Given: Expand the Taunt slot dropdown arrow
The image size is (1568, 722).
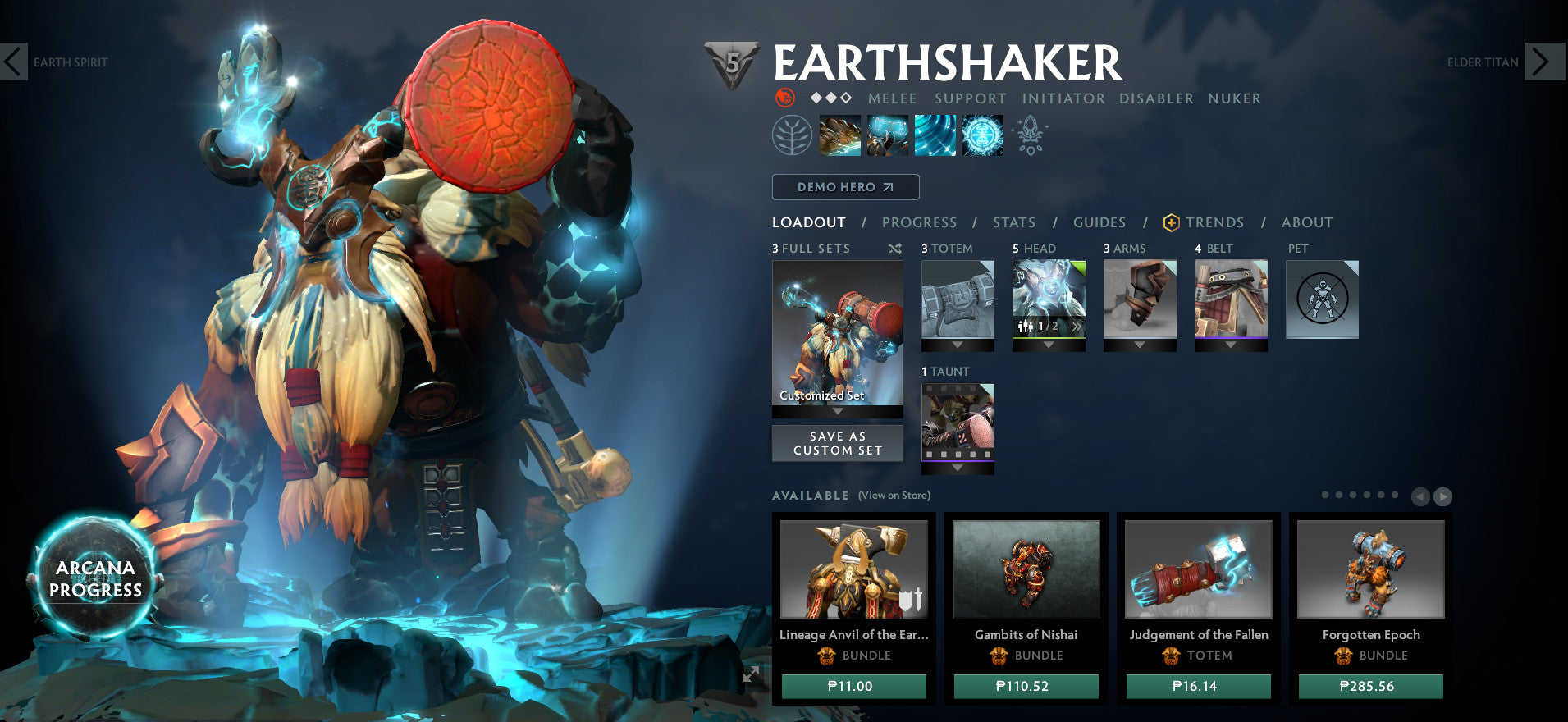Looking at the screenshot, I should pos(957,468).
